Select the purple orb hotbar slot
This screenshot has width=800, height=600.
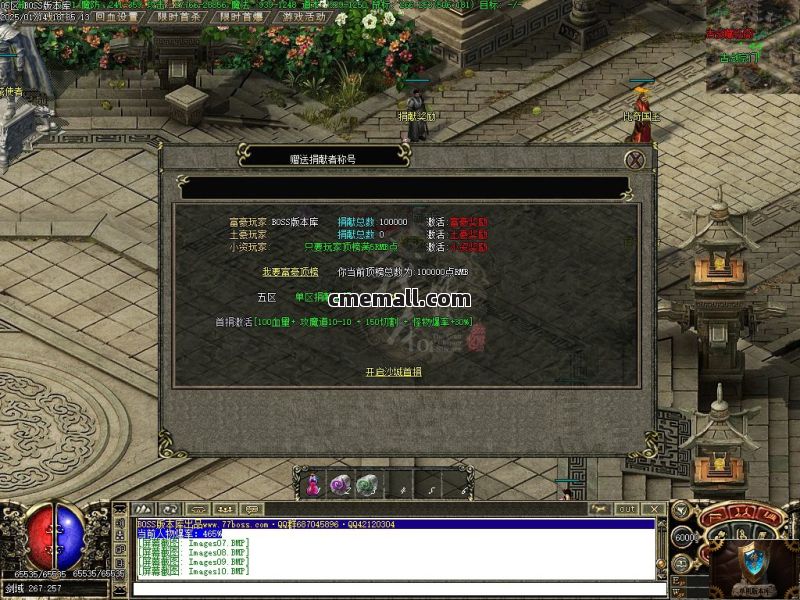click(x=341, y=485)
